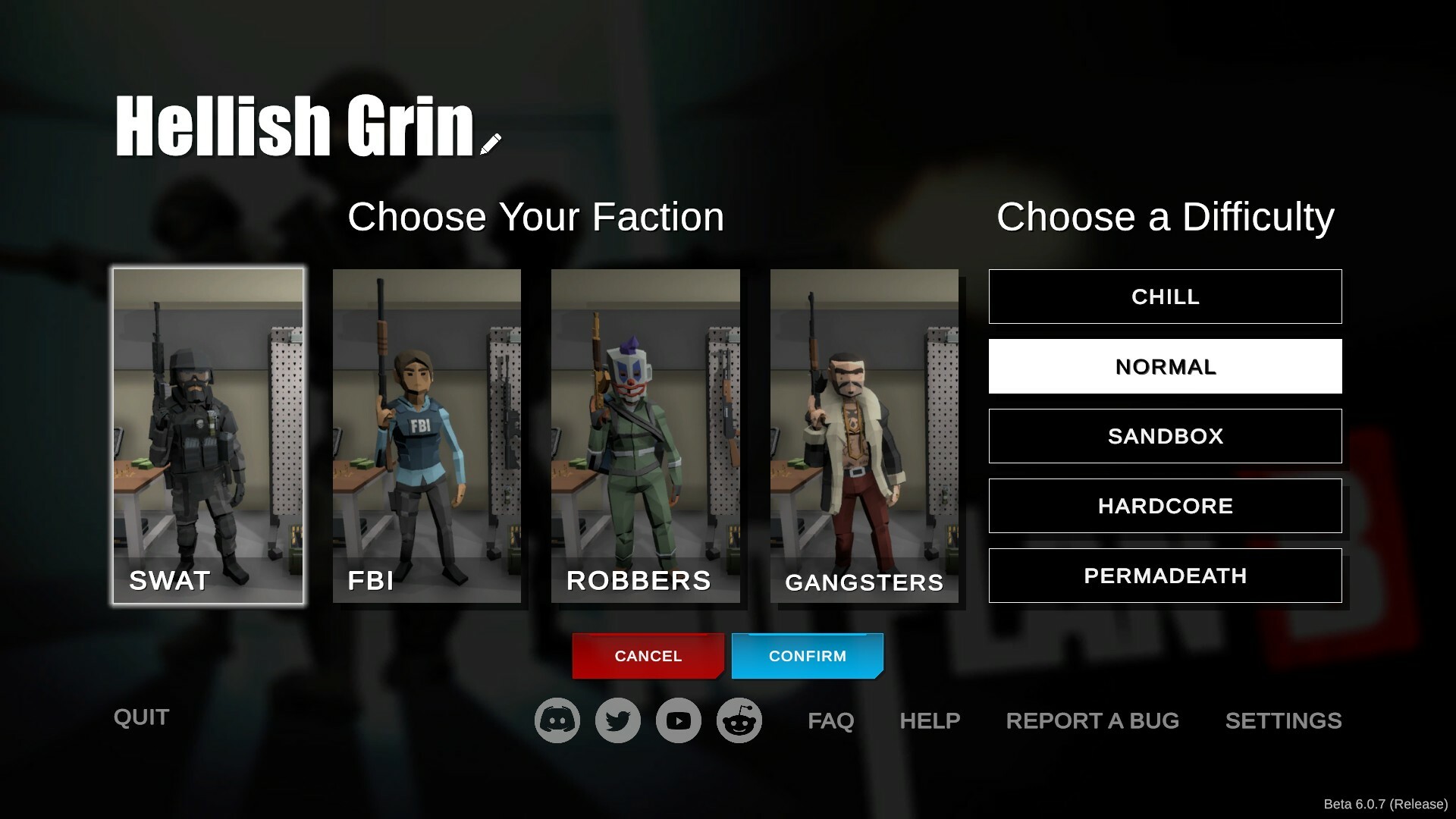Pick the Robbers faction card
The image size is (1456, 819).
(x=645, y=436)
